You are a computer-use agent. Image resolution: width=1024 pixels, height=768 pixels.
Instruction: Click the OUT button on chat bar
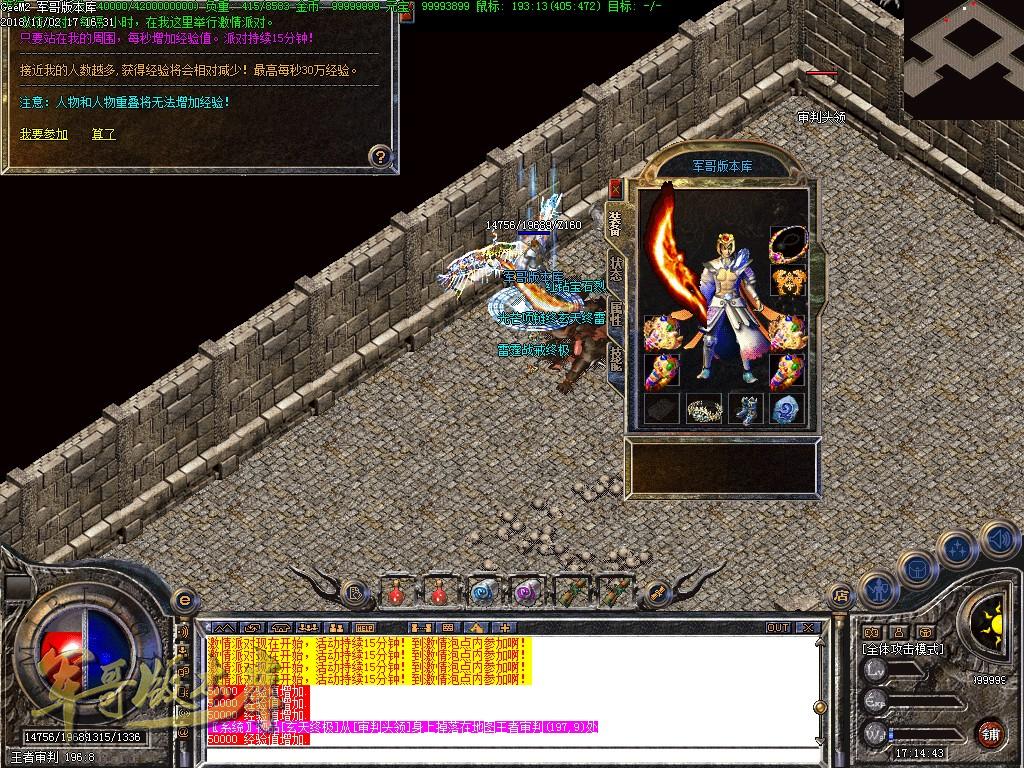pos(778,627)
